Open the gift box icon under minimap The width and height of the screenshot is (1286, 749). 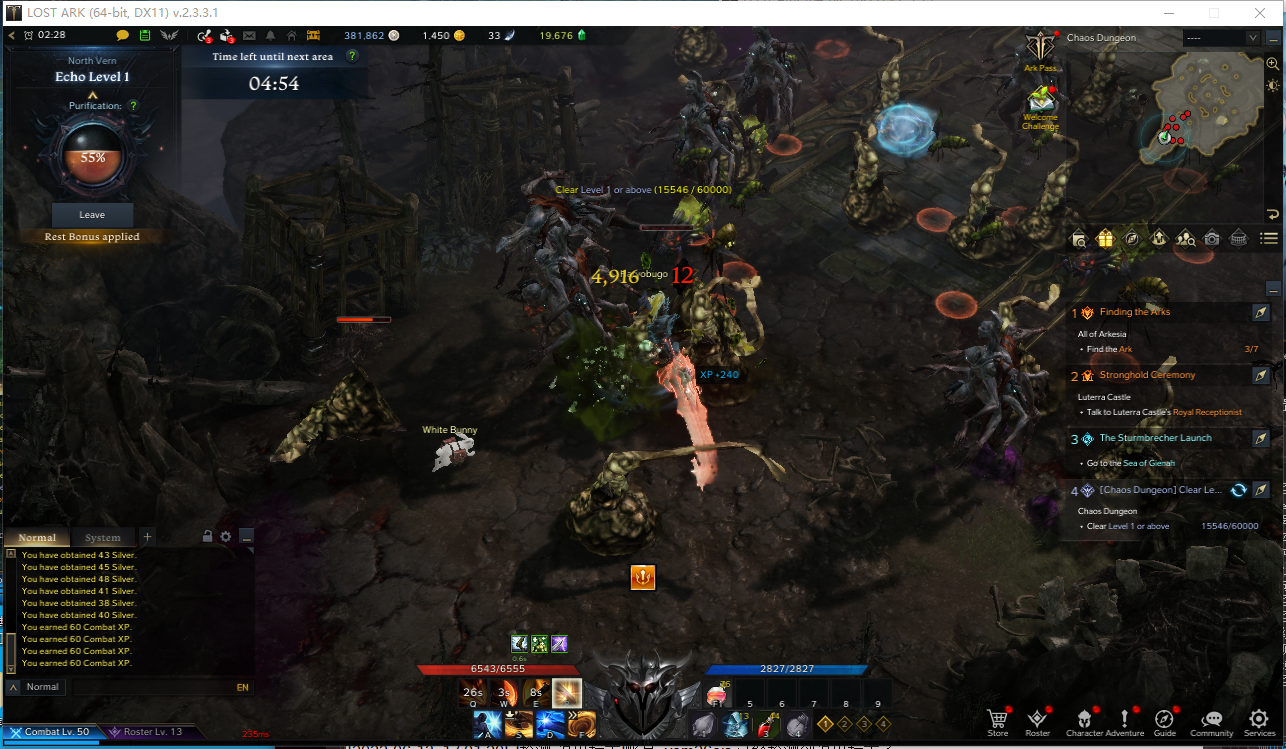(x=1105, y=238)
